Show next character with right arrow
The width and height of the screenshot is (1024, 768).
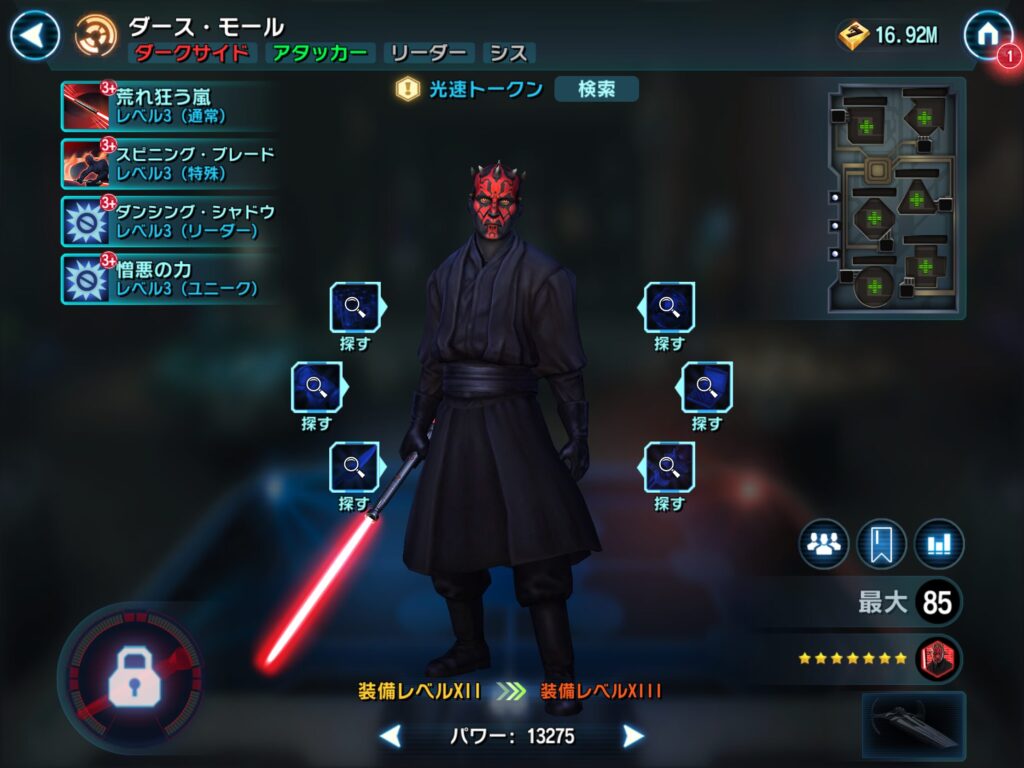(633, 737)
